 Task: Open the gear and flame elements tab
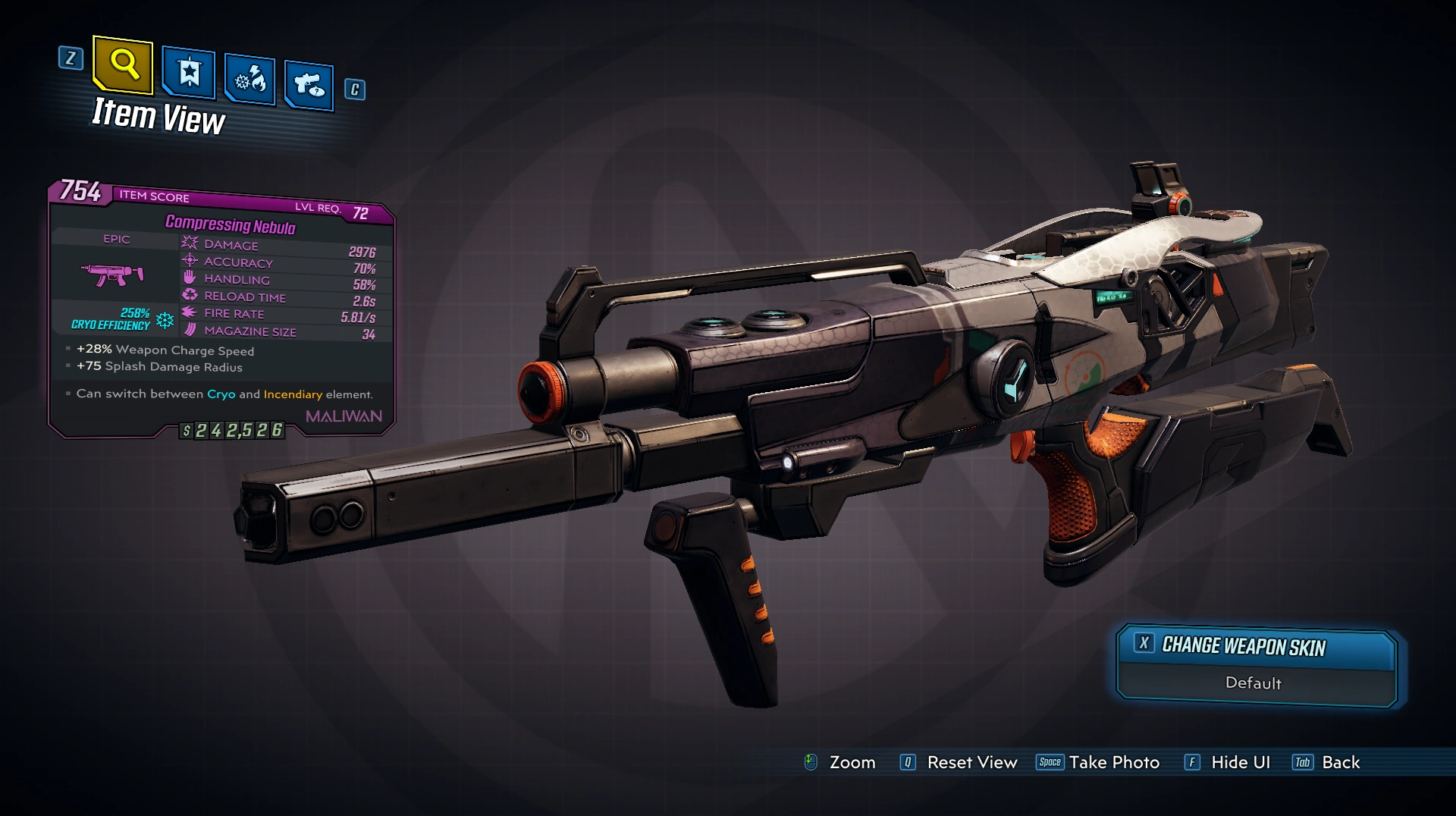[249, 79]
